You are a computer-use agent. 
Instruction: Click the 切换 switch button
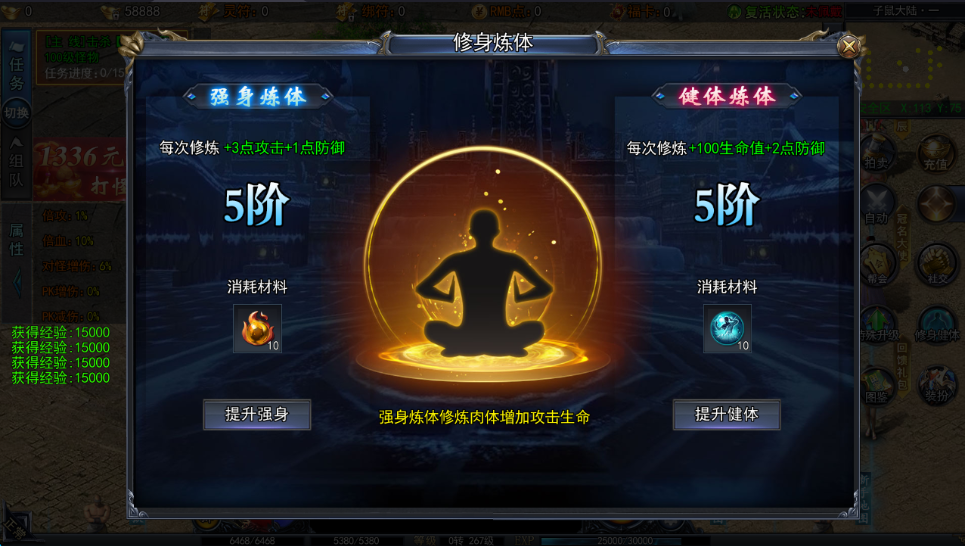17,113
